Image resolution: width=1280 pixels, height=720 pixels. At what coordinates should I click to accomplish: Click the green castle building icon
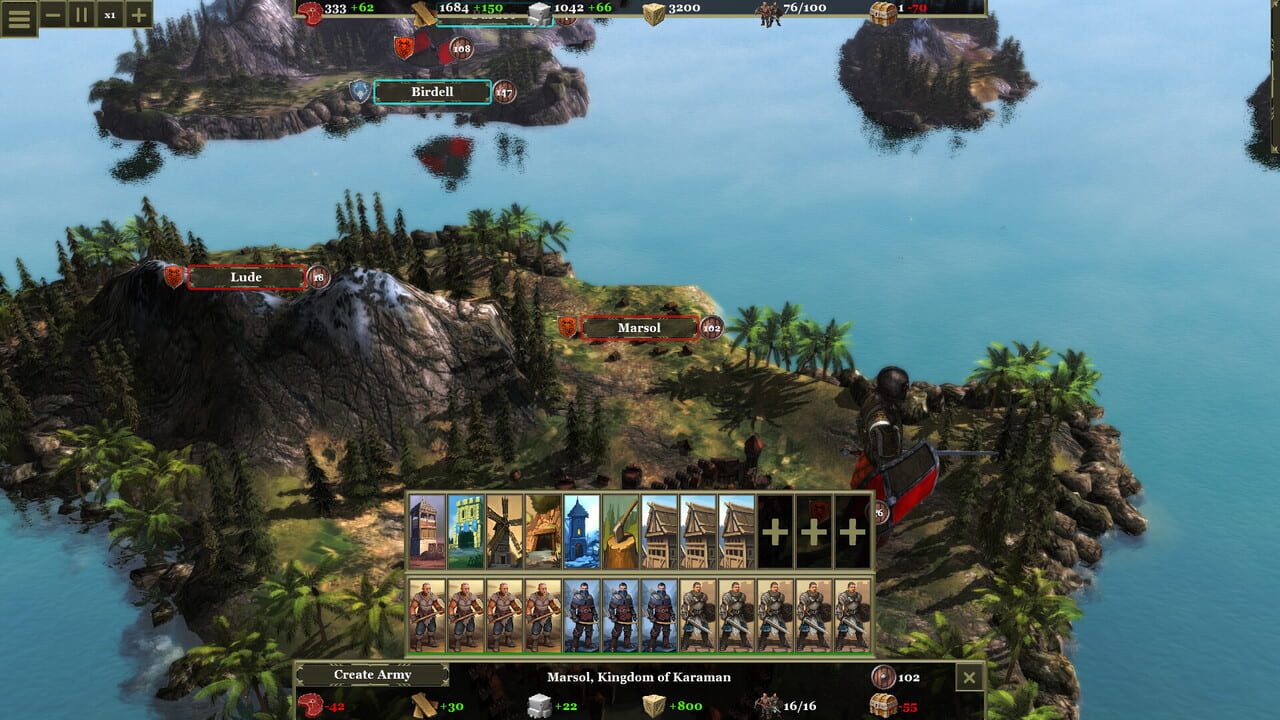click(465, 525)
